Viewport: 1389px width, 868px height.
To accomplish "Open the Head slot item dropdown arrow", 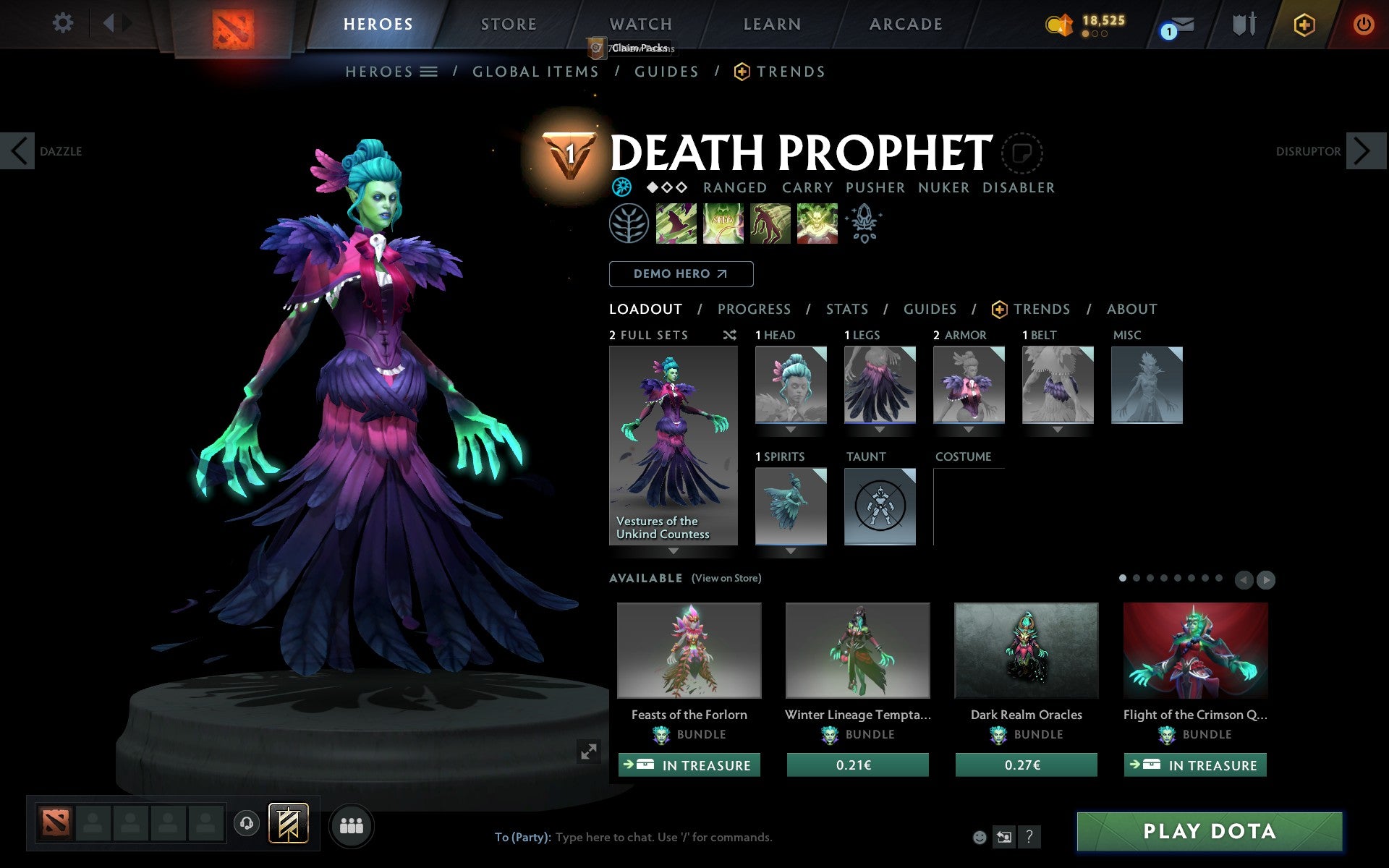I will point(789,429).
